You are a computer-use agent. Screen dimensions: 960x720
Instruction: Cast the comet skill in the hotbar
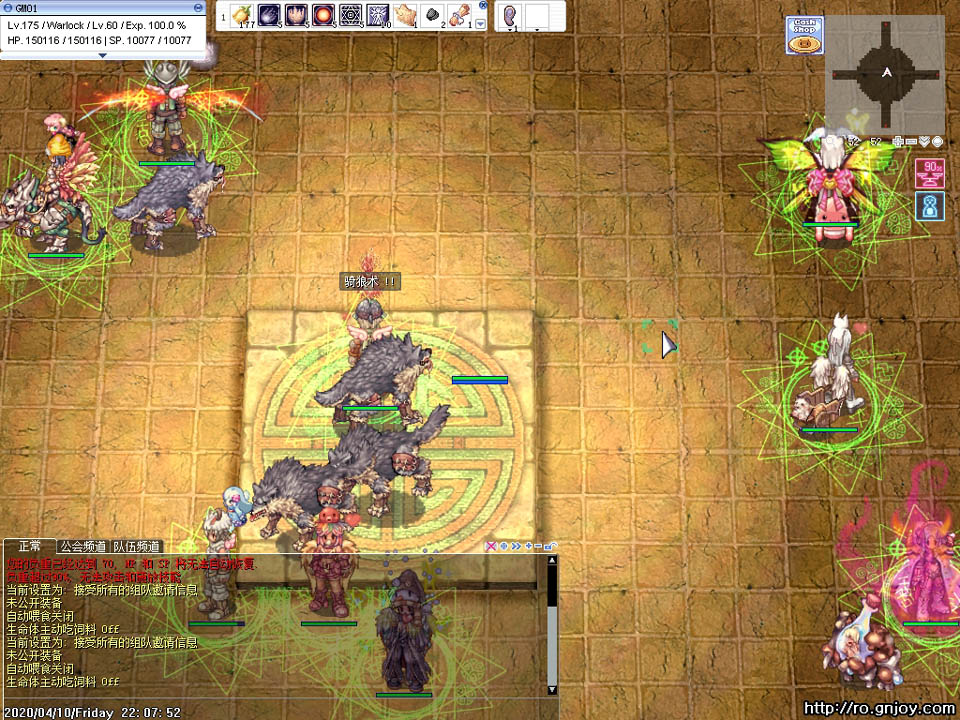[x=269, y=15]
